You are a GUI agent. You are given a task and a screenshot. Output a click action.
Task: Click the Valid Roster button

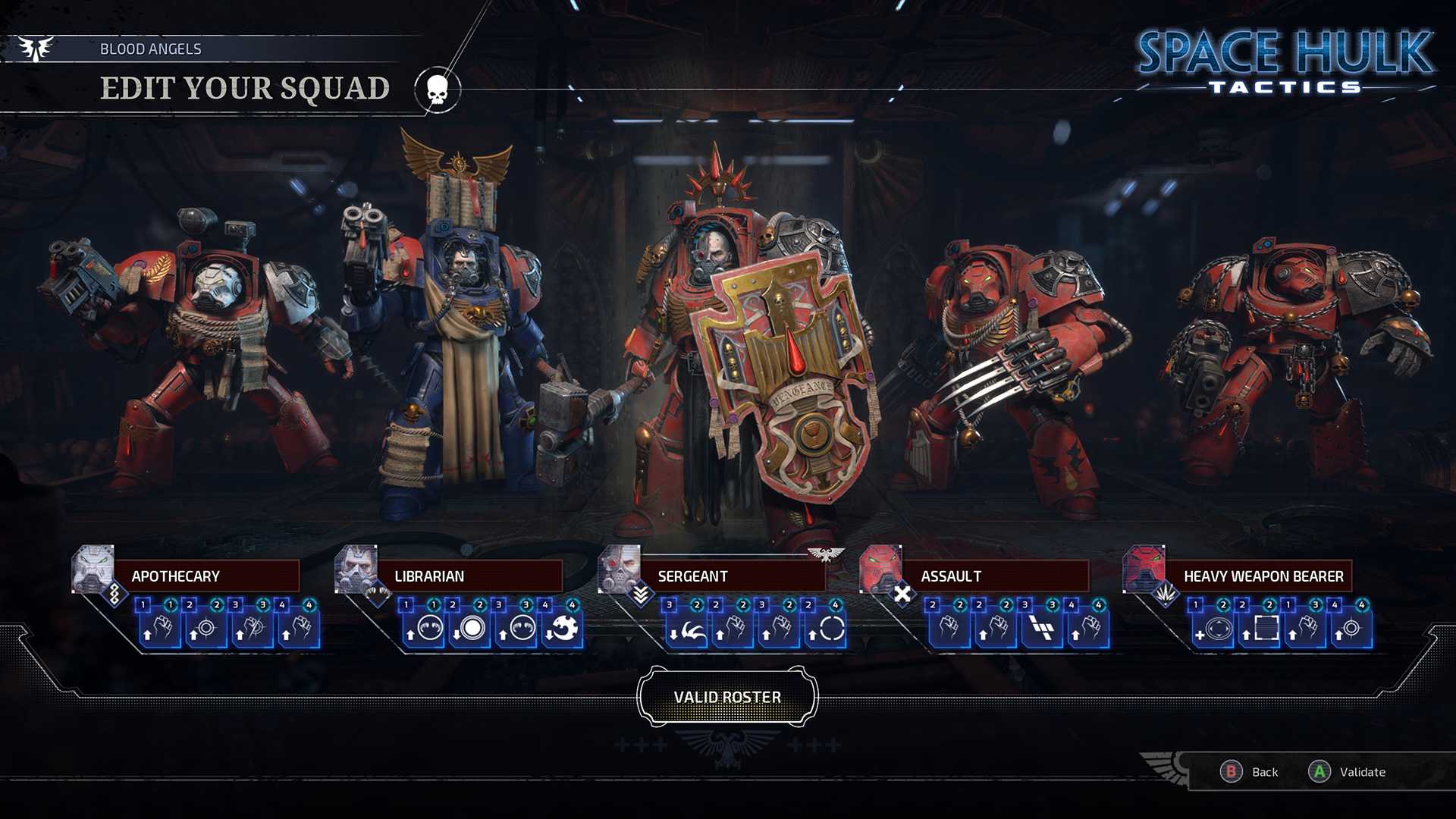pyautogui.click(x=728, y=695)
